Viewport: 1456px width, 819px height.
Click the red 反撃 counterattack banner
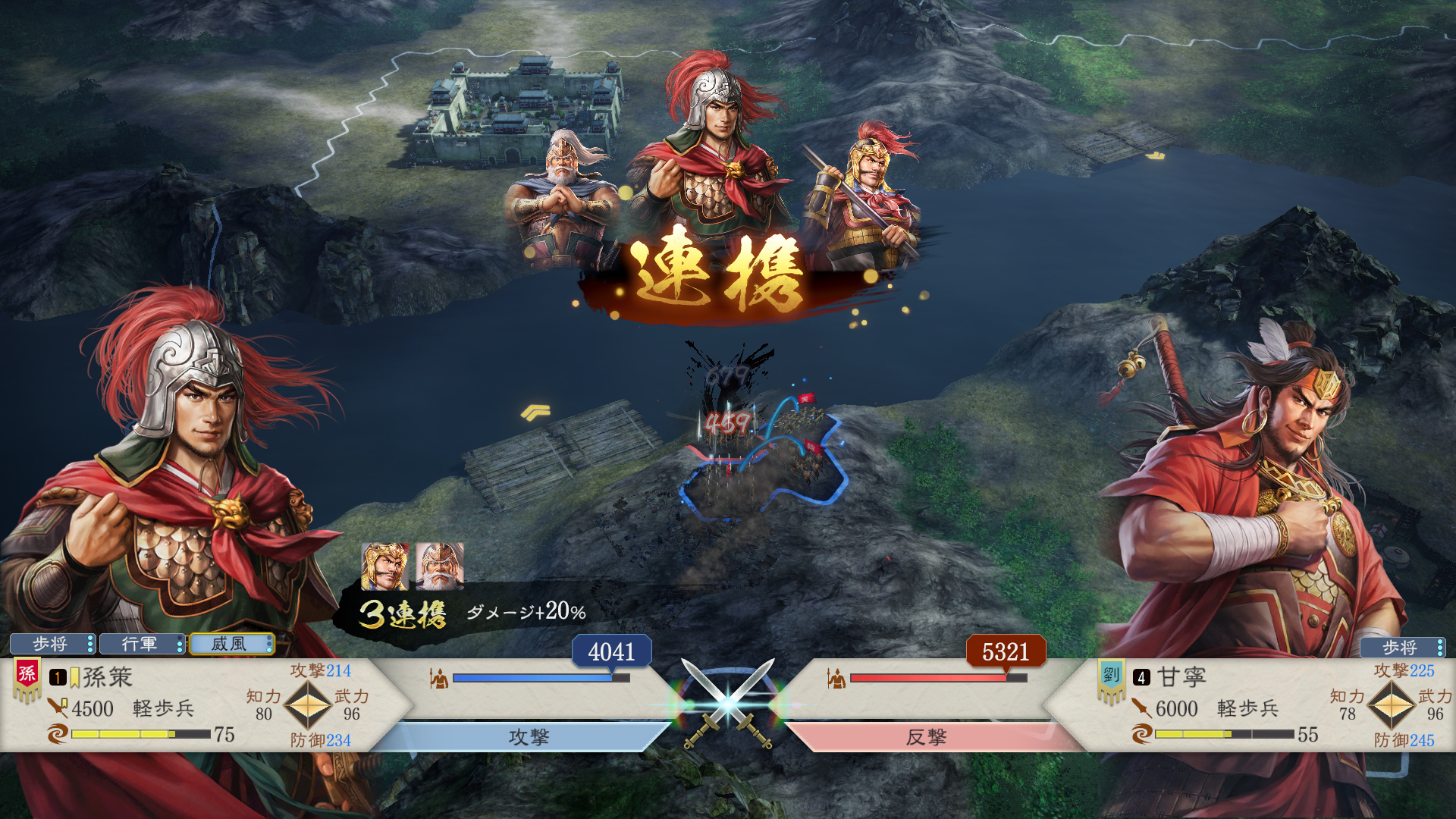tap(927, 737)
